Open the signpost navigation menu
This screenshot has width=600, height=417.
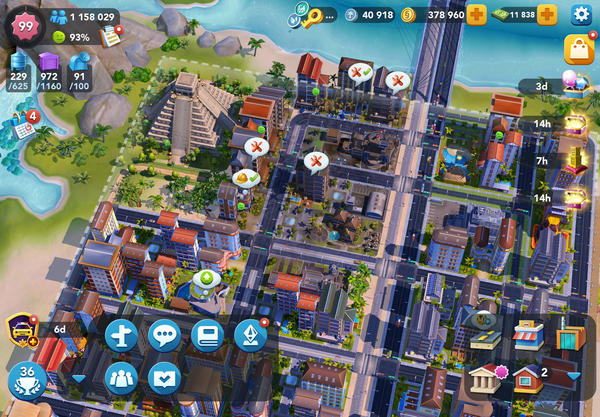[122, 335]
